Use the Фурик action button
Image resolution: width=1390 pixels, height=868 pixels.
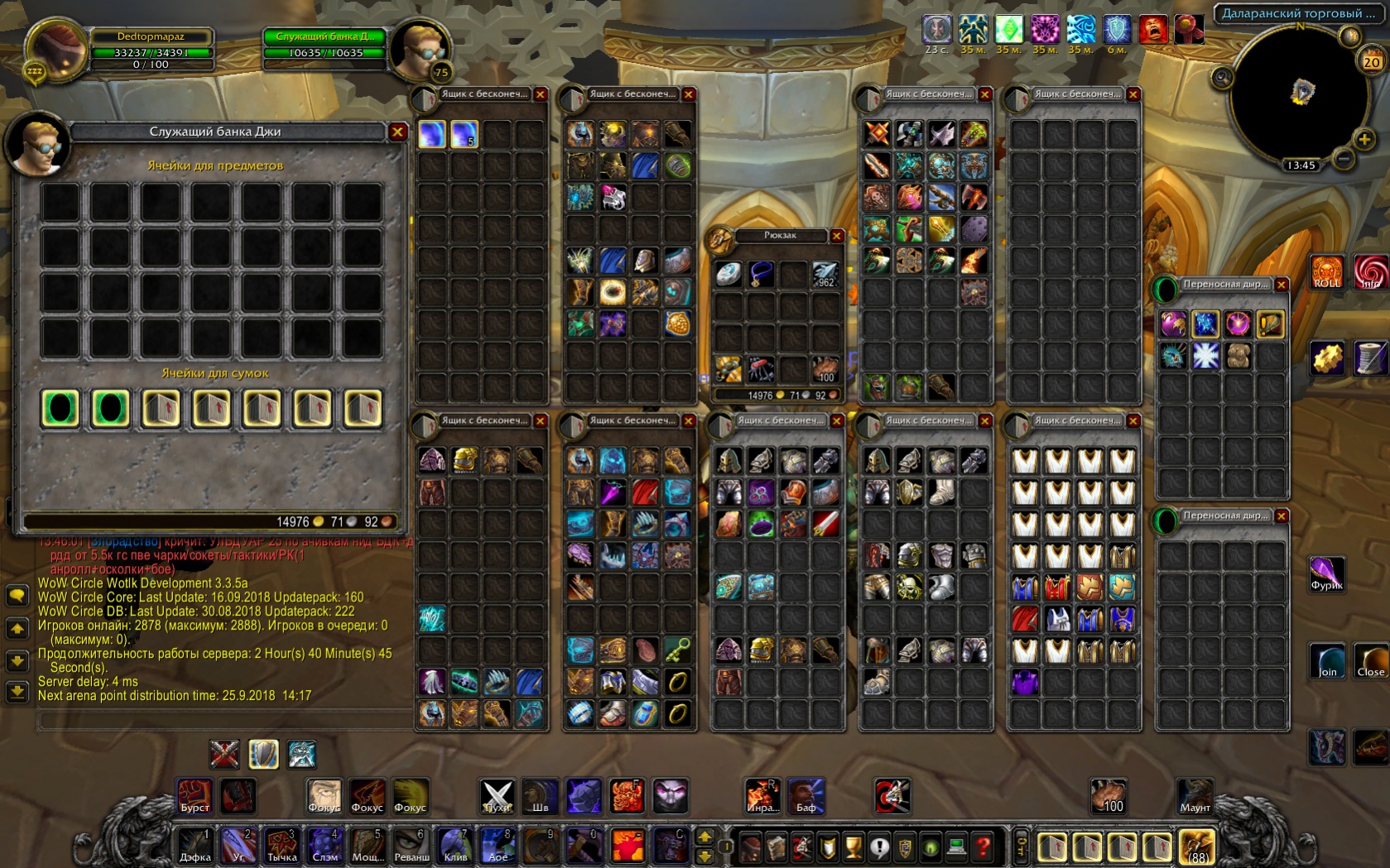(1326, 573)
